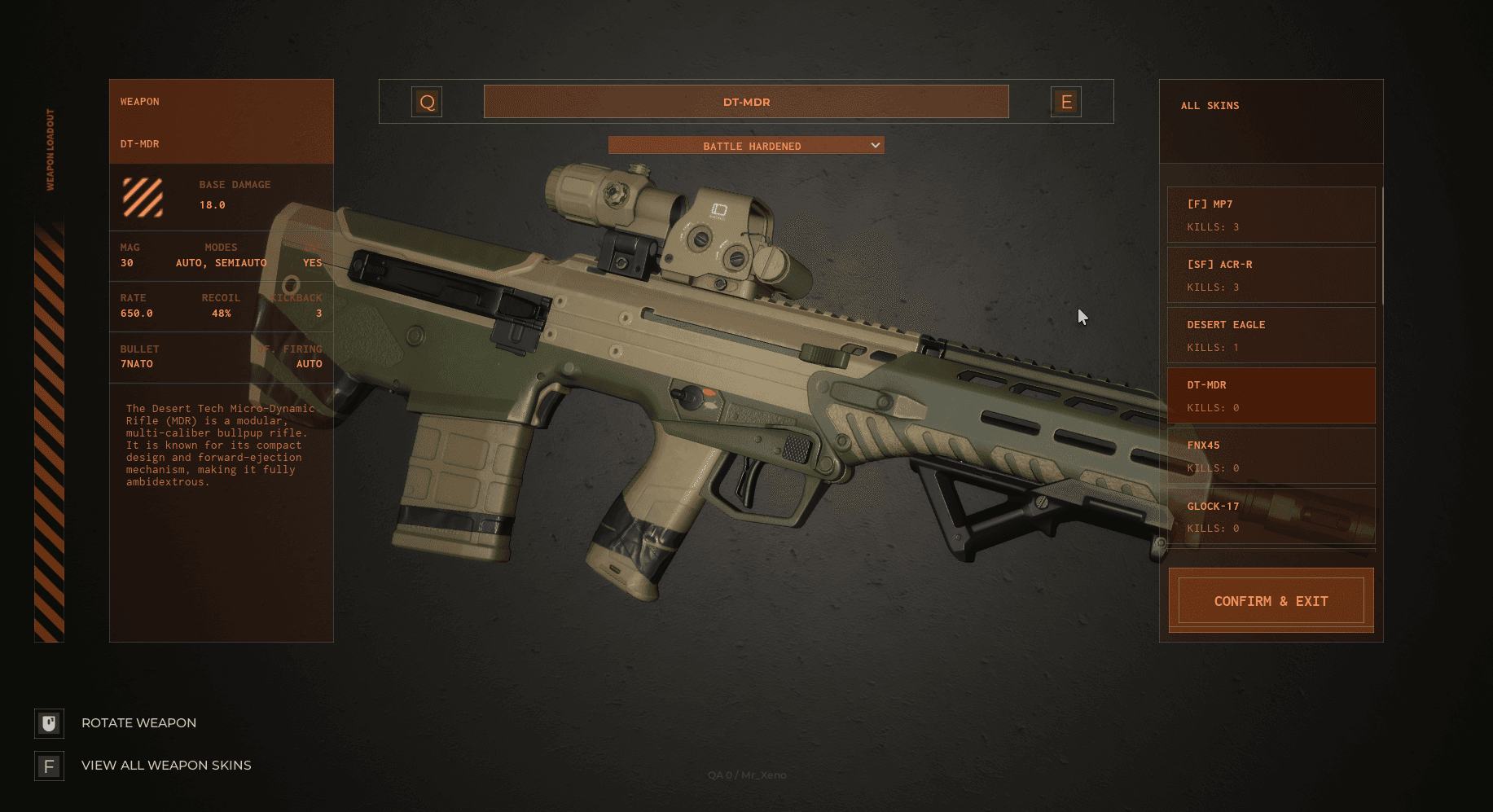Choose the Glock-17 list entry
The height and width of the screenshot is (812, 1493).
(x=1271, y=516)
